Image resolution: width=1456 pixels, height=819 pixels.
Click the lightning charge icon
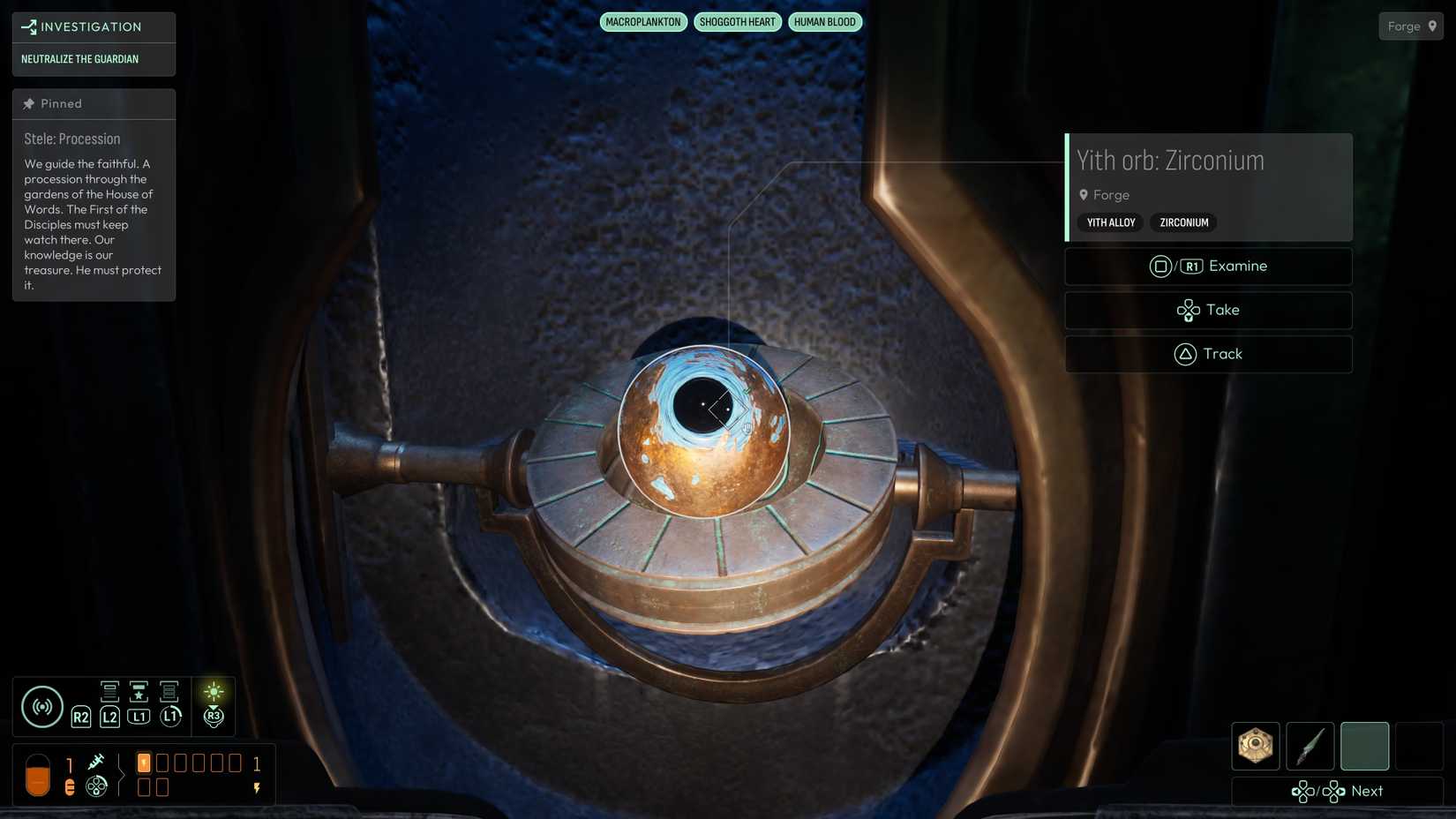point(257,785)
